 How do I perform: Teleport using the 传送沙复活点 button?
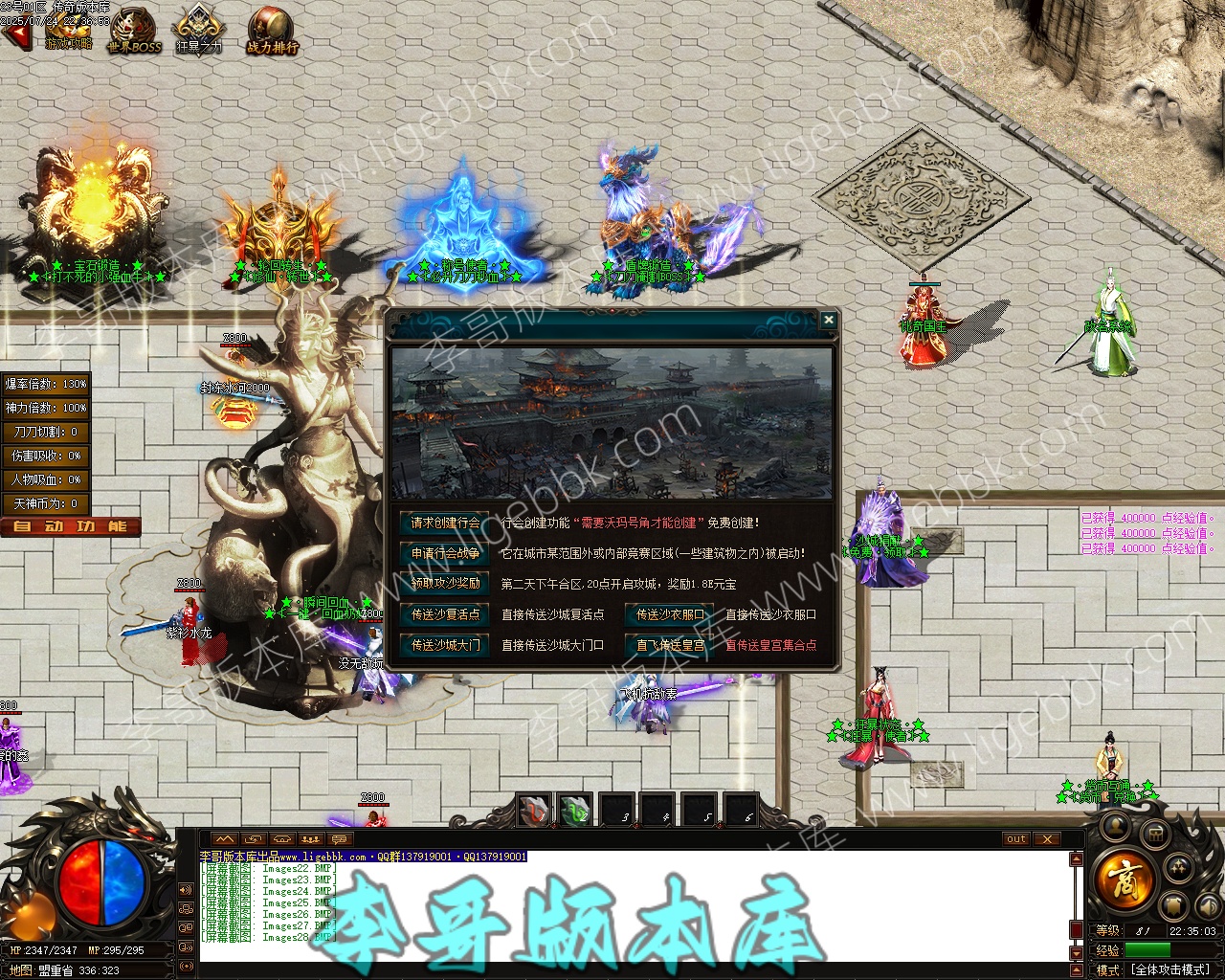pos(445,614)
